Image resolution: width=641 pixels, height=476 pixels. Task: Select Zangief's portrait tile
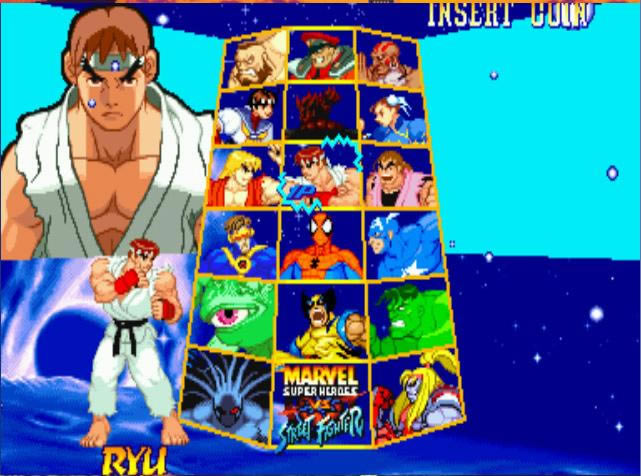(x=257, y=58)
